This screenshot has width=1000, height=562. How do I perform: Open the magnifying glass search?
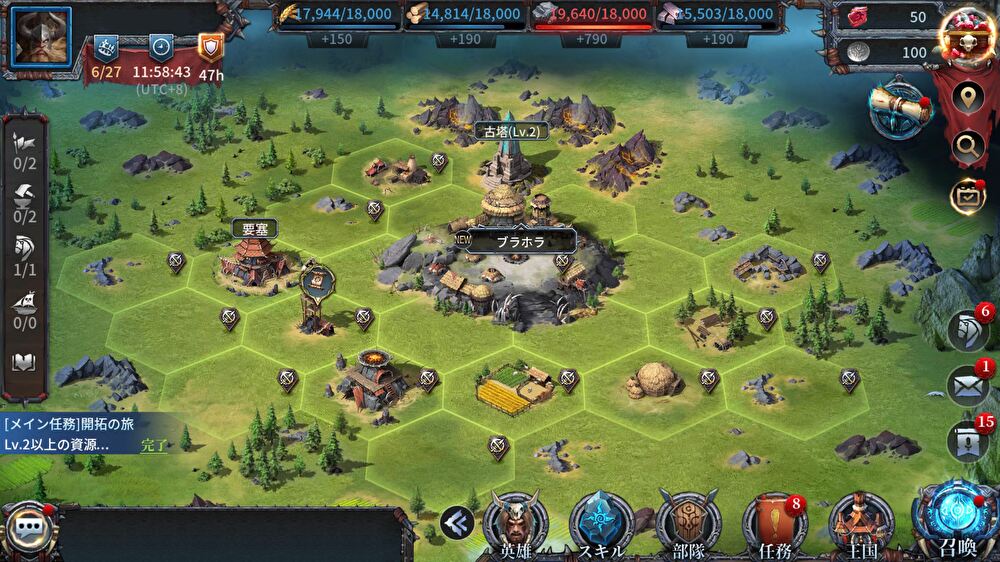click(967, 147)
